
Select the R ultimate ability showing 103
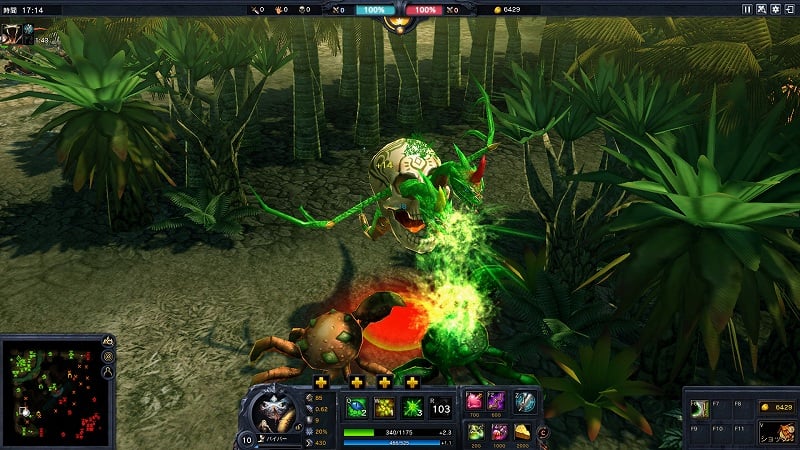click(441, 408)
